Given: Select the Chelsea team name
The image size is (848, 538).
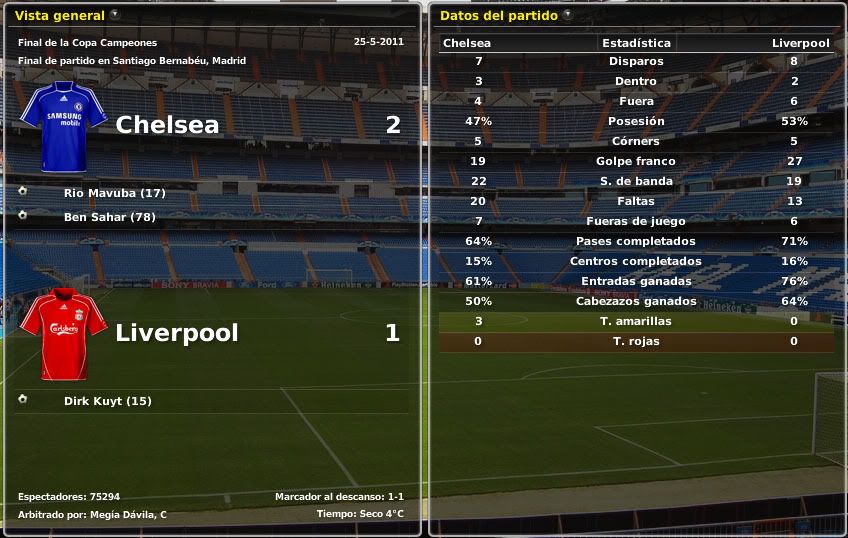Looking at the screenshot, I should point(167,125).
